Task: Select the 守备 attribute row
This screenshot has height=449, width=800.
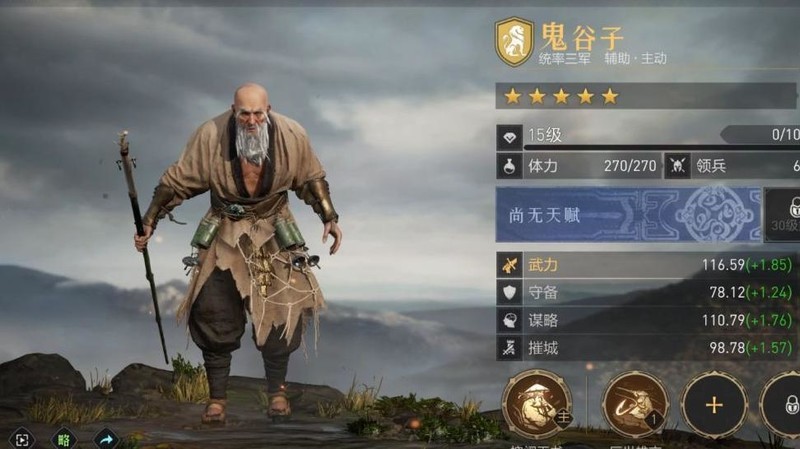Action: (647, 292)
